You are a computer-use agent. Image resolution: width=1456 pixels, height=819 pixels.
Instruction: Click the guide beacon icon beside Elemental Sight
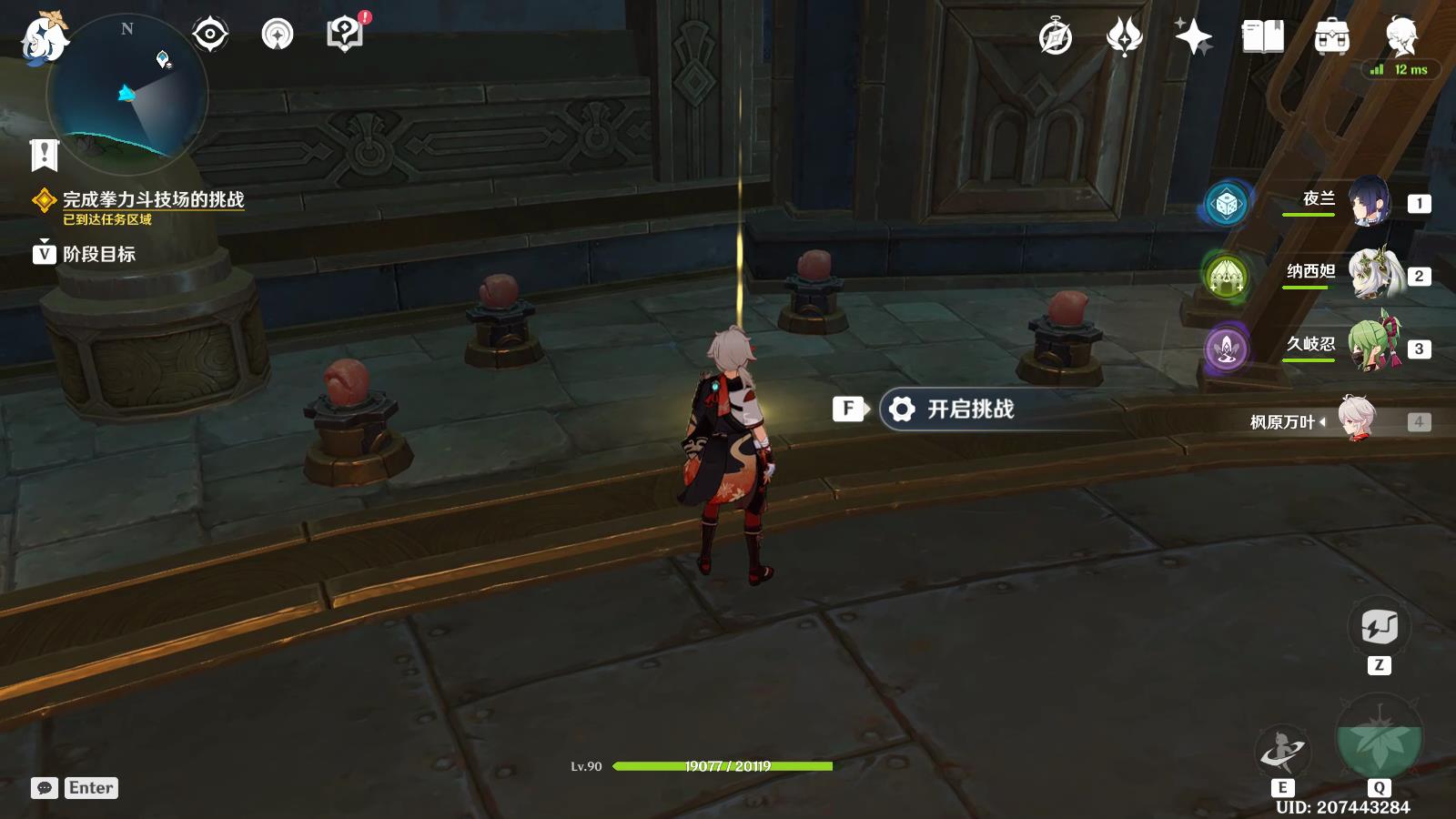[x=278, y=33]
